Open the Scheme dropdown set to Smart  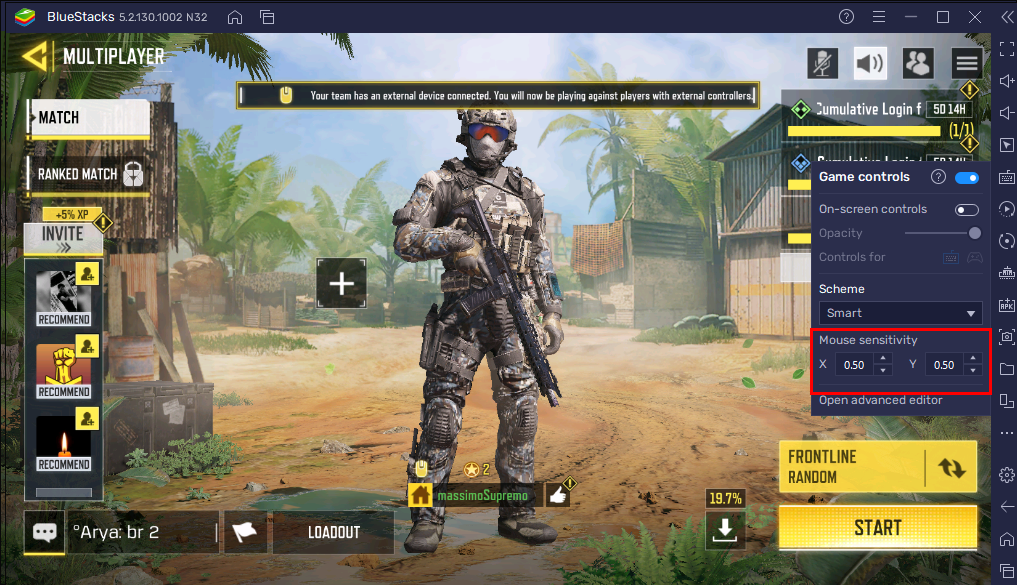click(900, 313)
